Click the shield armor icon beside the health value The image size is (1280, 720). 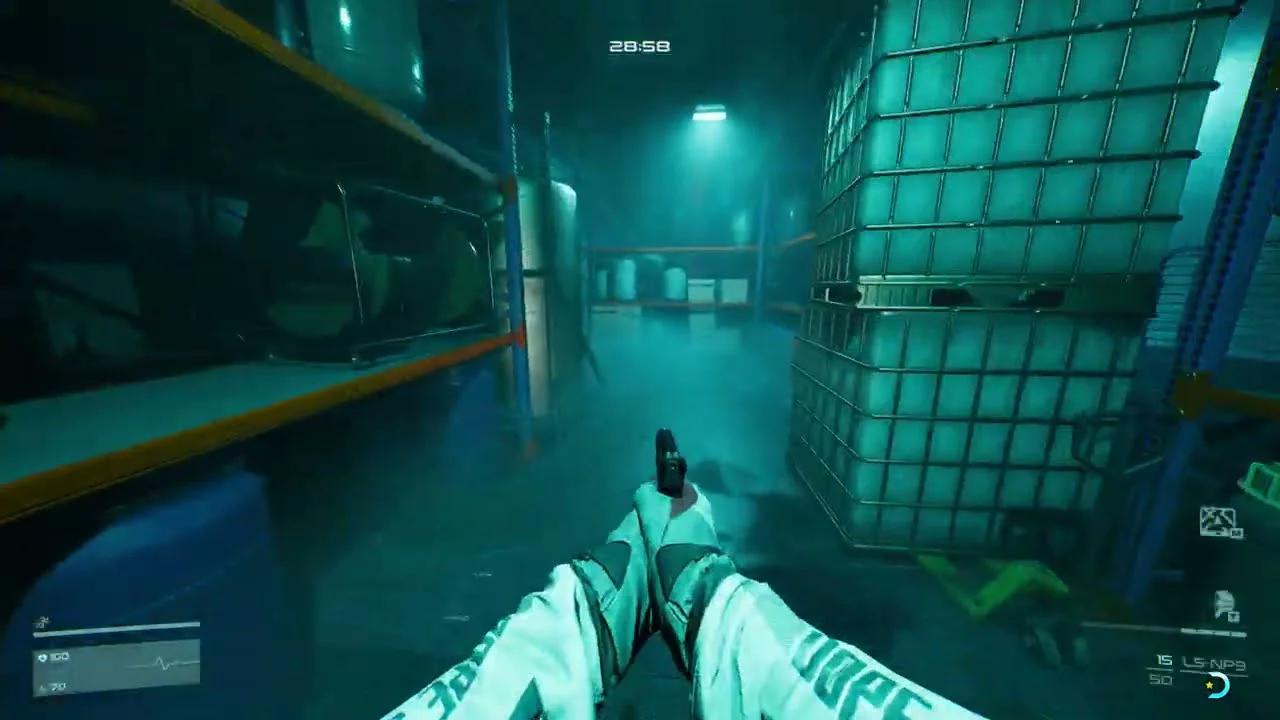41,657
